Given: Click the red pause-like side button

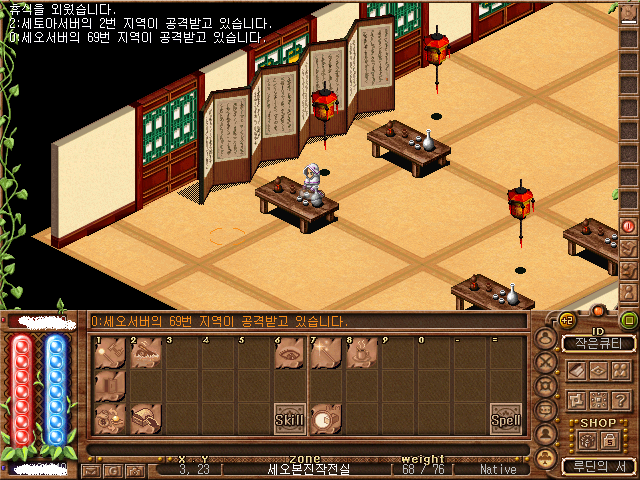Looking at the screenshot, I should tap(629, 225).
